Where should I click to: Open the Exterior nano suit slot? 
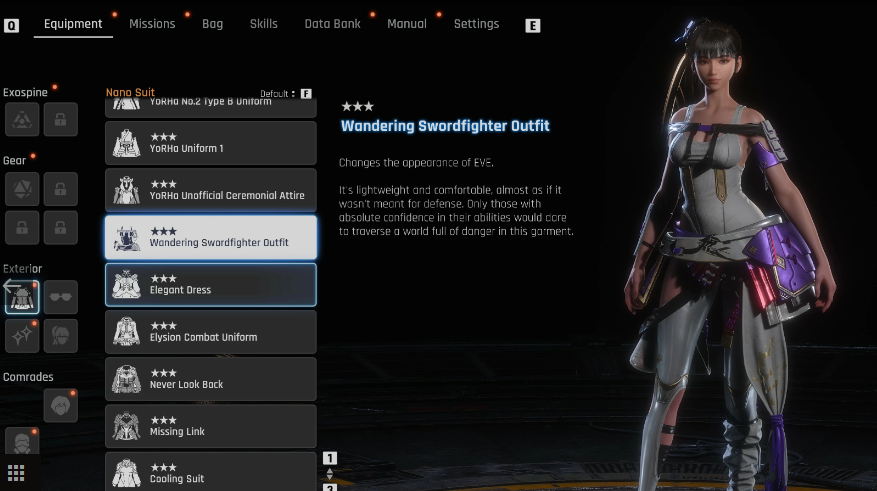point(22,297)
